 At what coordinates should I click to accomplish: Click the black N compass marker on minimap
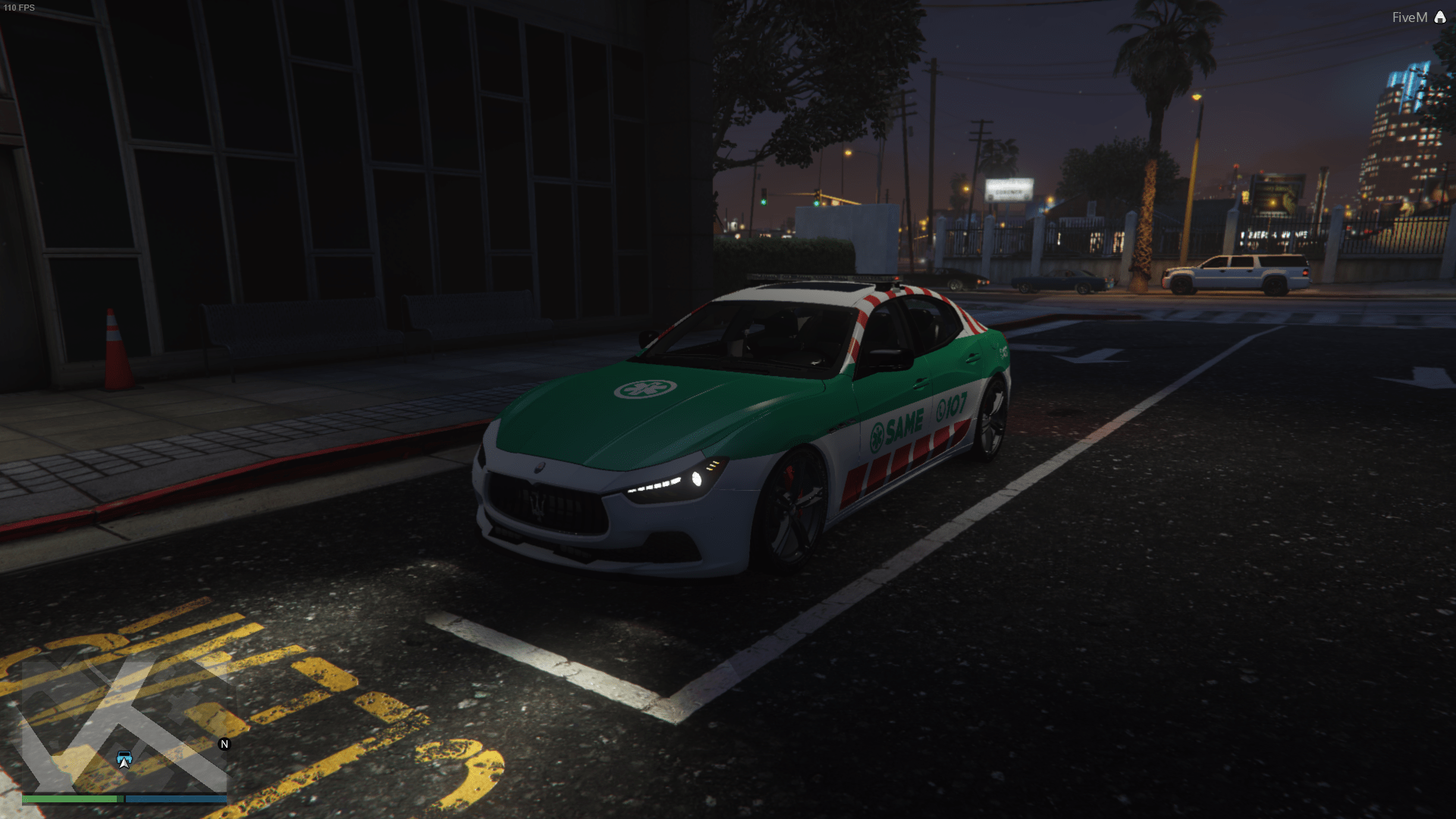point(223,745)
